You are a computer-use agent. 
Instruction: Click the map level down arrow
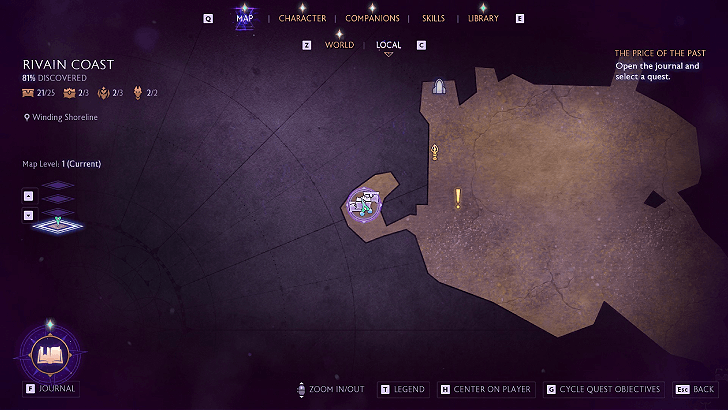pos(28,215)
